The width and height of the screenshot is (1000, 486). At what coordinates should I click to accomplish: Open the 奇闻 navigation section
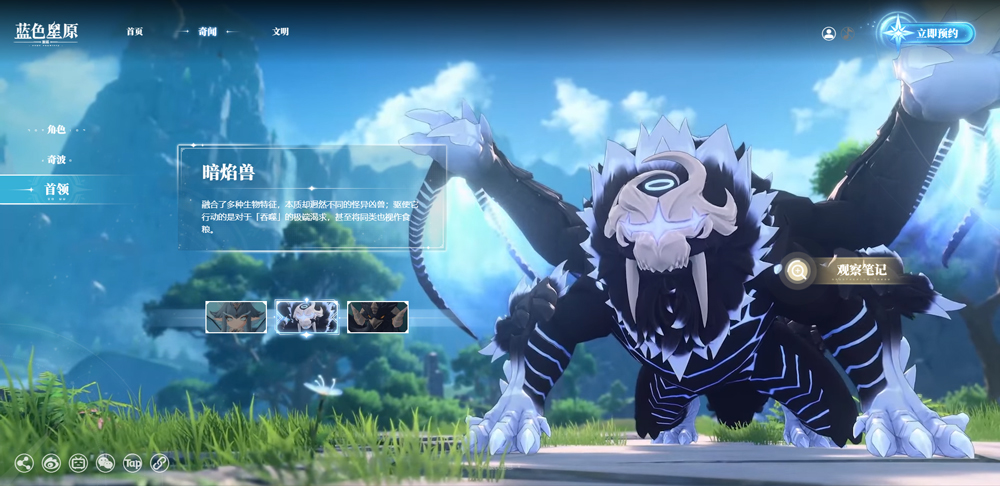pos(207,32)
